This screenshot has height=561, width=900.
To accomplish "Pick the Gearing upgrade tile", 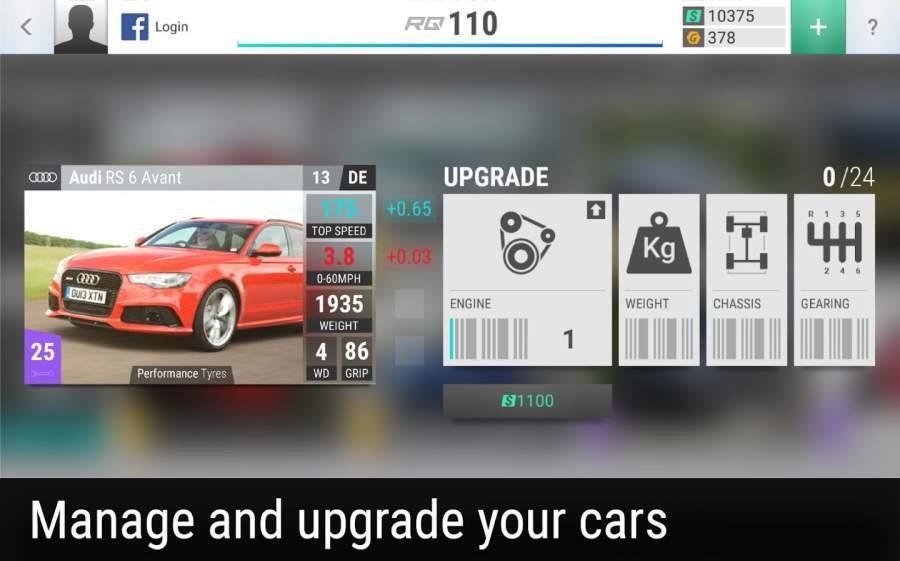I will tap(834, 279).
